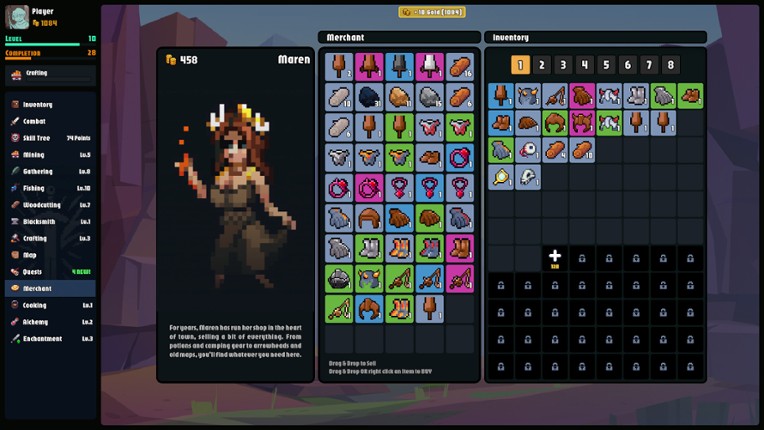Switch to inventory page 5
This screenshot has height=430, width=764.
click(x=606, y=65)
